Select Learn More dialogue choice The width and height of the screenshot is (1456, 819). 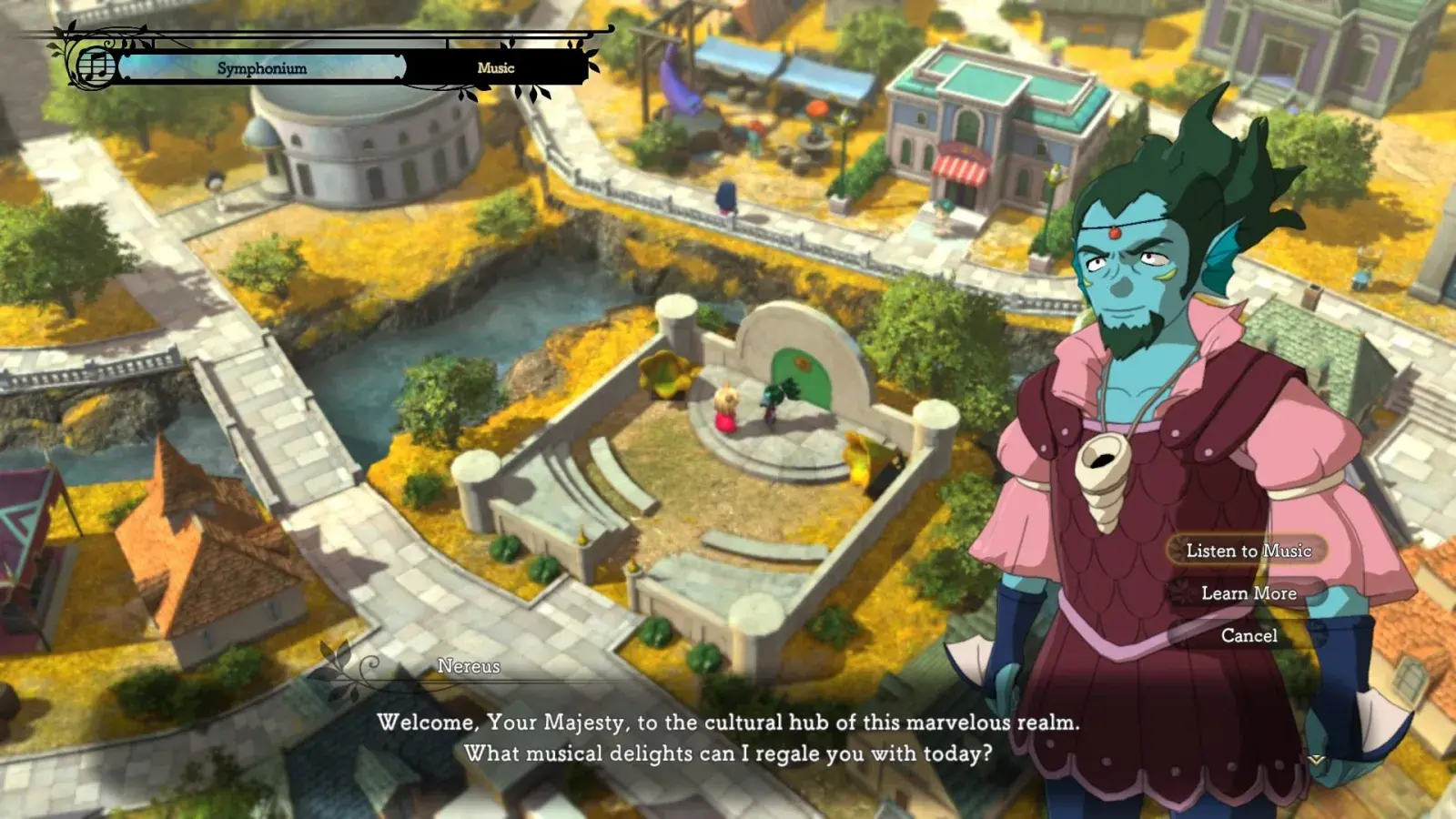click(x=1249, y=593)
